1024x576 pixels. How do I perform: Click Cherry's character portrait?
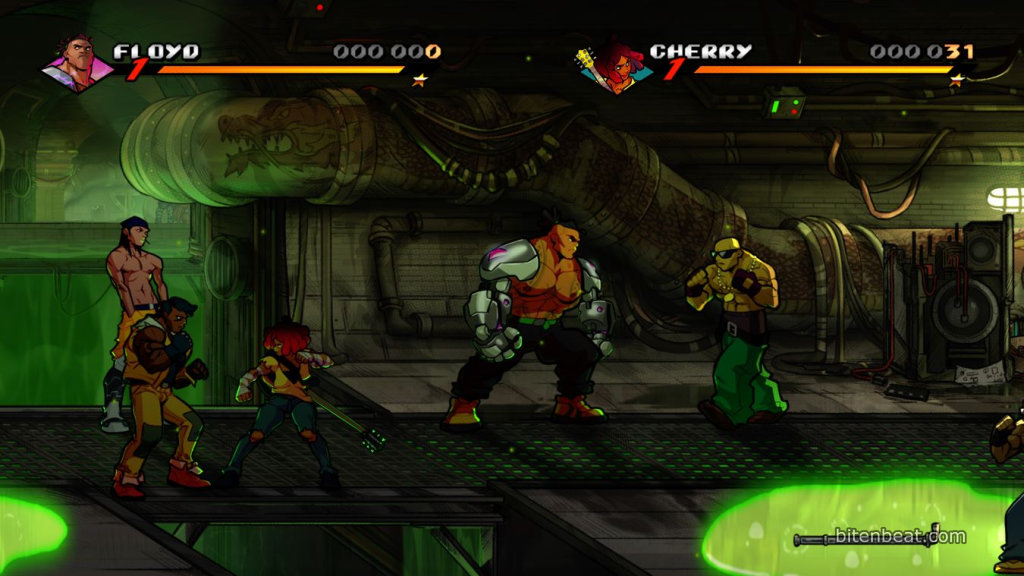(x=612, y=66)
